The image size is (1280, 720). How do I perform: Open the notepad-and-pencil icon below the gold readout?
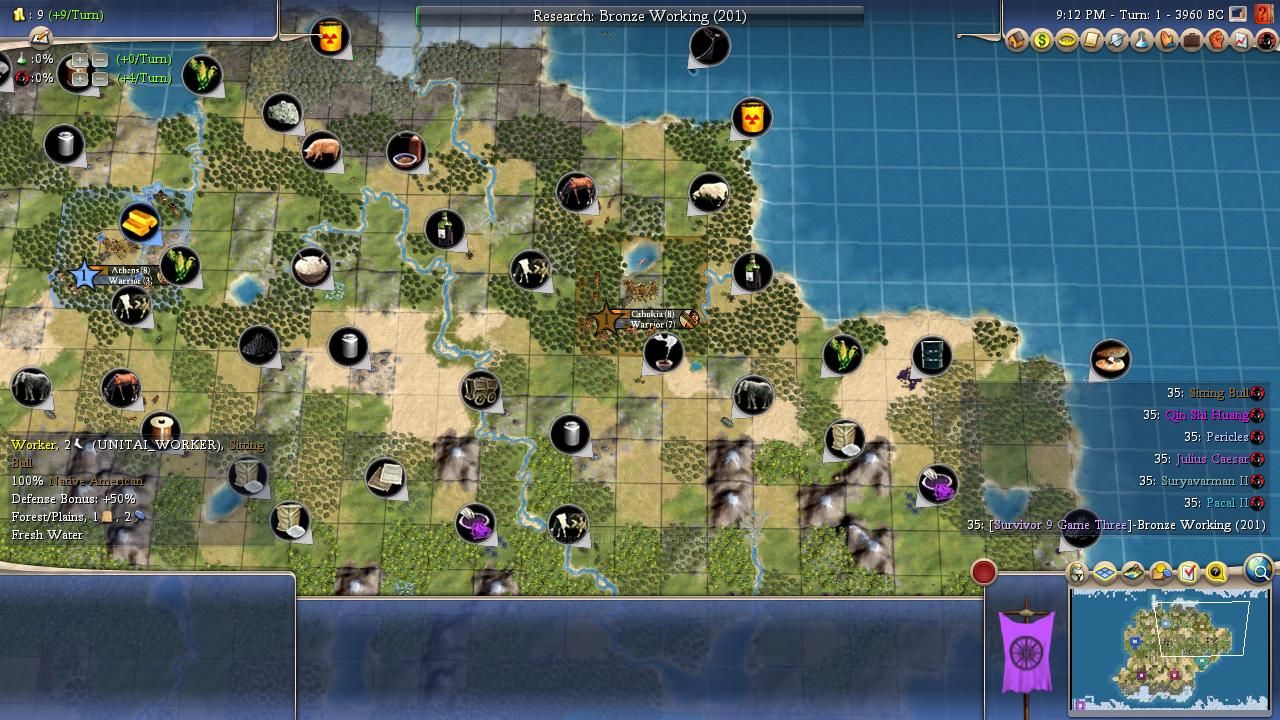(40, 37)
